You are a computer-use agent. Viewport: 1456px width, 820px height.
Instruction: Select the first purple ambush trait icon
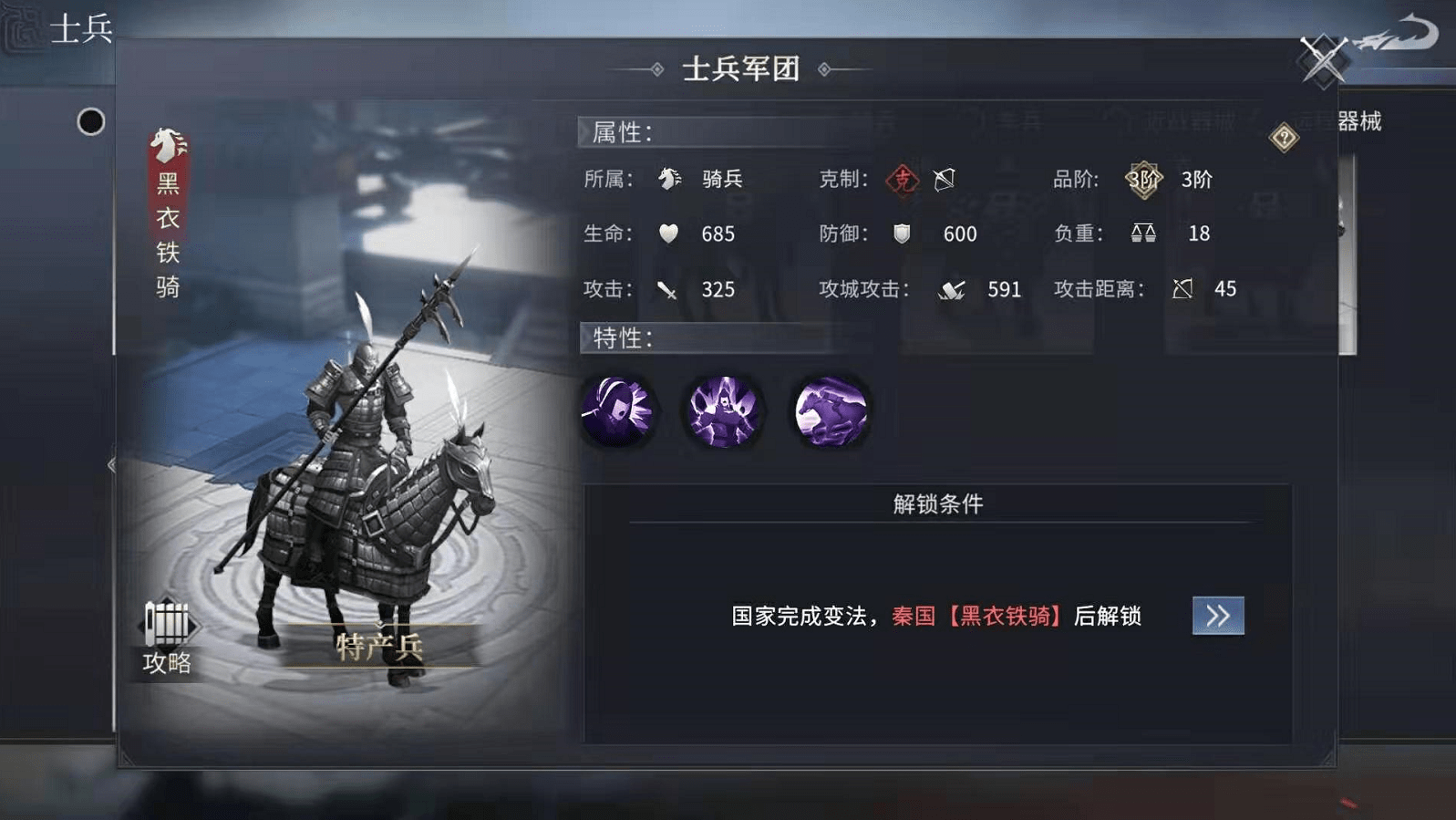click(619, 412)
